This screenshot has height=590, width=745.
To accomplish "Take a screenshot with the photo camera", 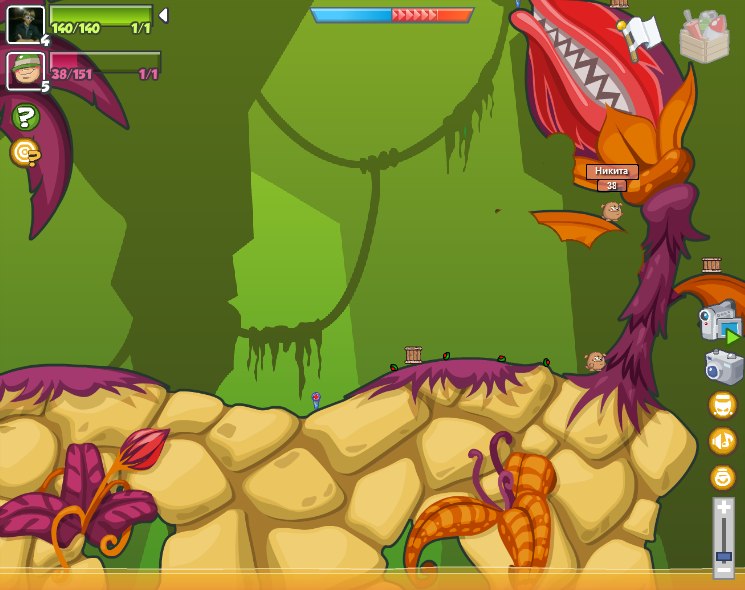I will click(723, 367).
